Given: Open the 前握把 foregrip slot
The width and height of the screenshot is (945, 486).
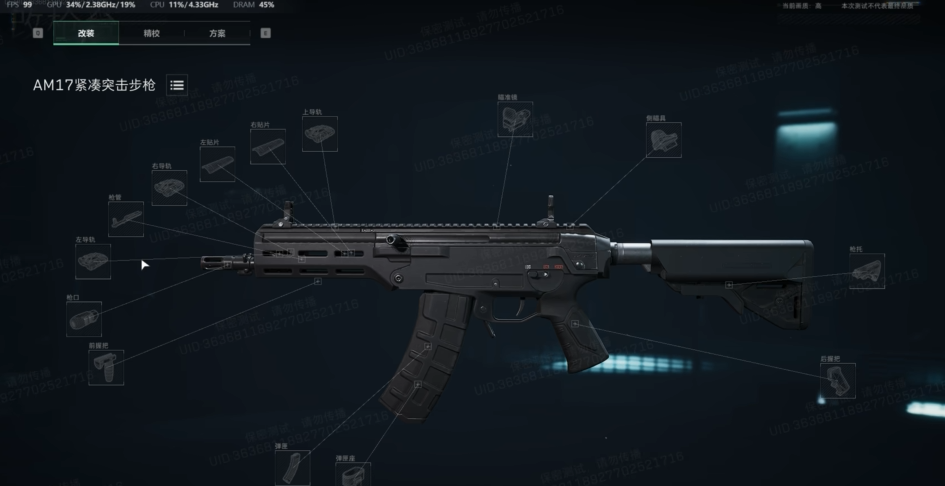Looking at the screenshot, I should point(106,367).
